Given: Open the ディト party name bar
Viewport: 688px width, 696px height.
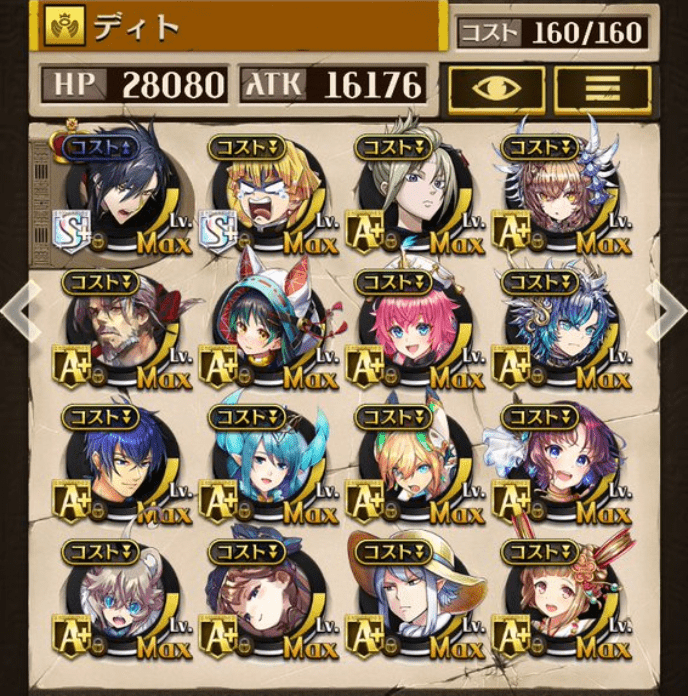Looking at the screenshot, I should click(x=242, y=26).
